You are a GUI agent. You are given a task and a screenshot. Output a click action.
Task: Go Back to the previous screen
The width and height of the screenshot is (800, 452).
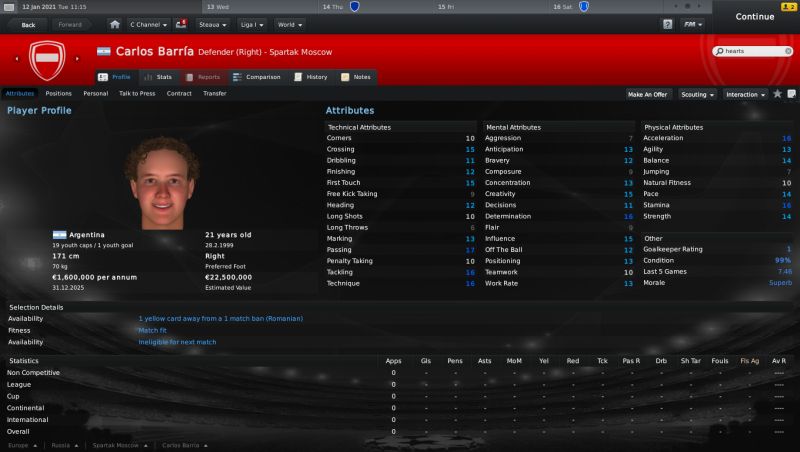(x=27, y=24)
